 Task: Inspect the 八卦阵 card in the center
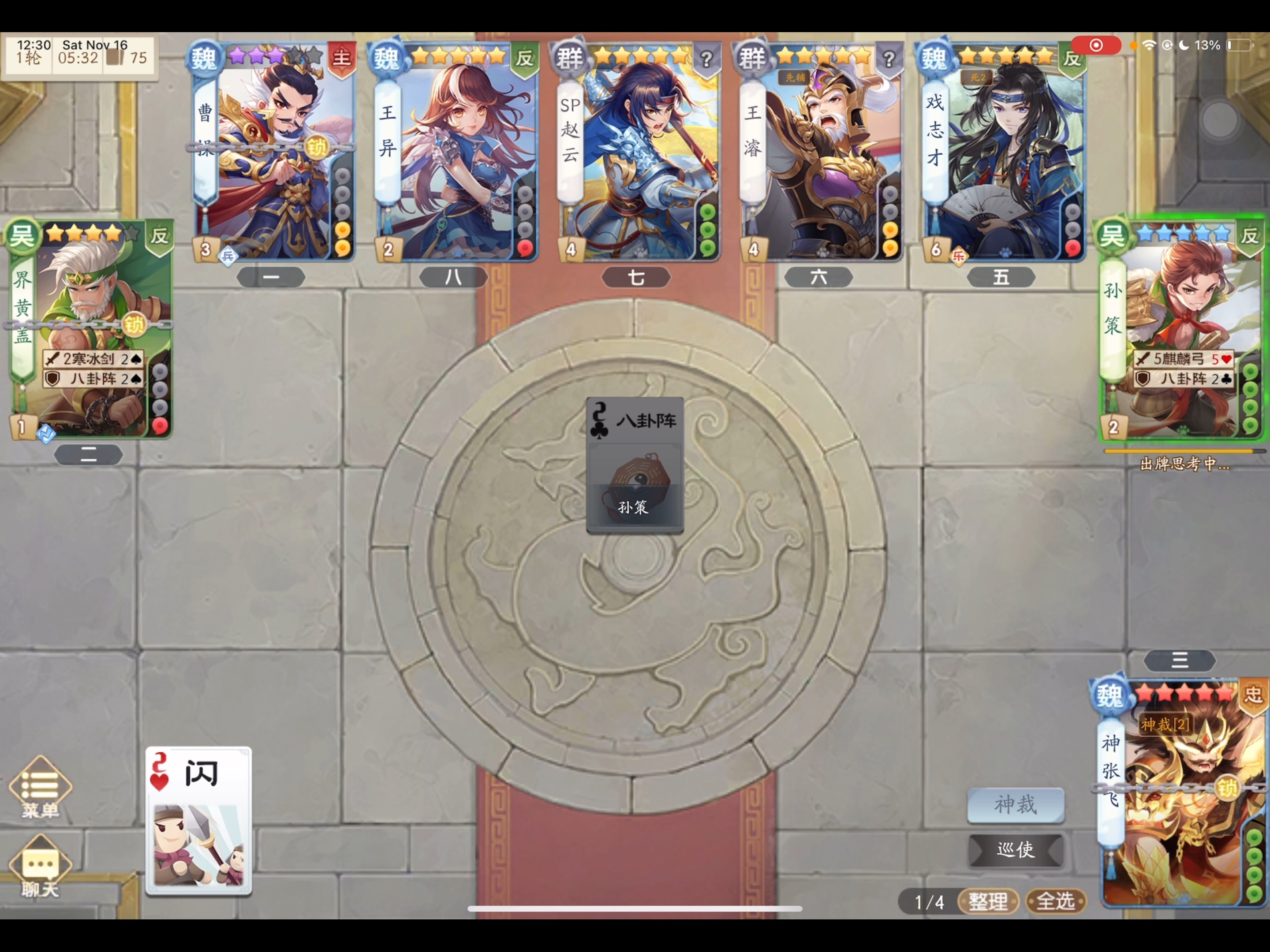(x=635, y=465)
